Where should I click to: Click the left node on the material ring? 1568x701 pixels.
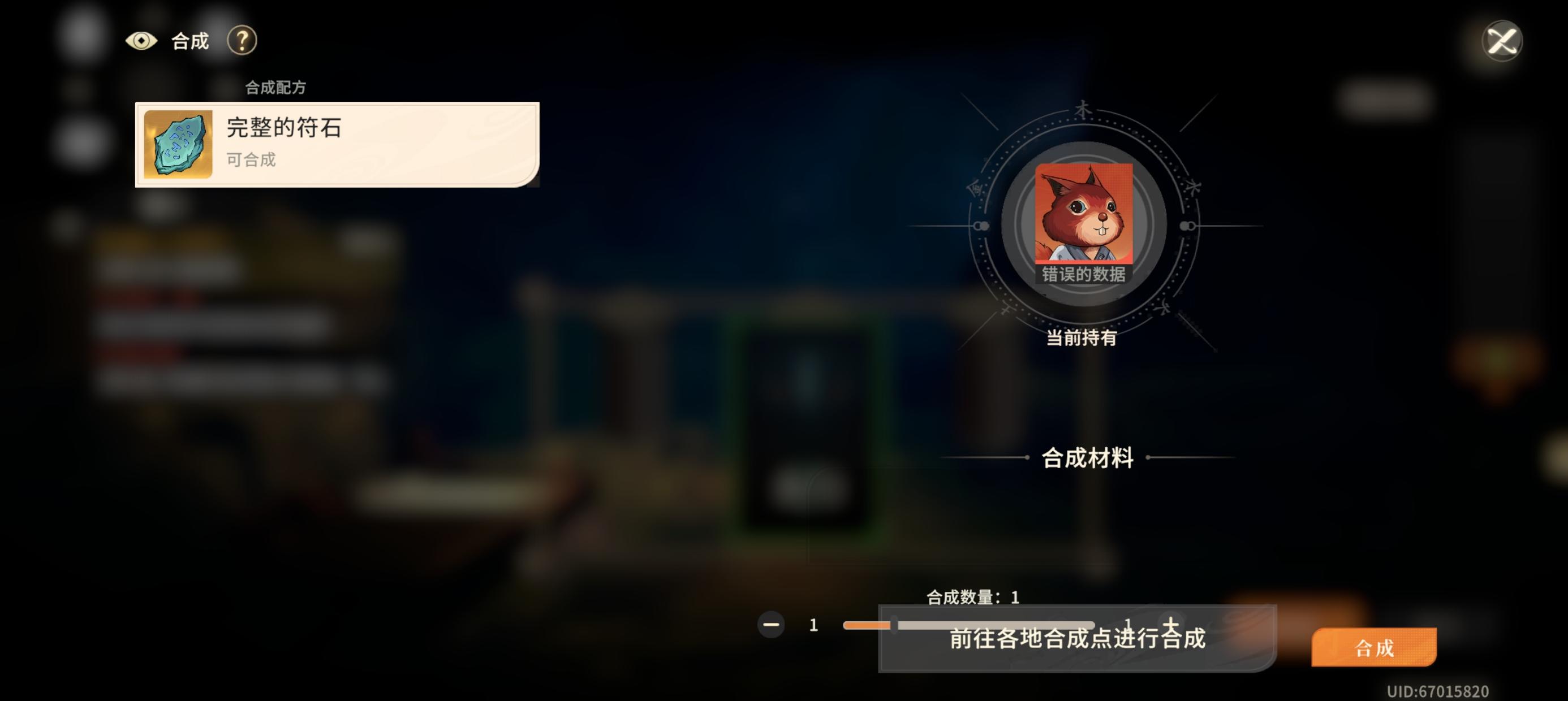click(x=981, y=226)
